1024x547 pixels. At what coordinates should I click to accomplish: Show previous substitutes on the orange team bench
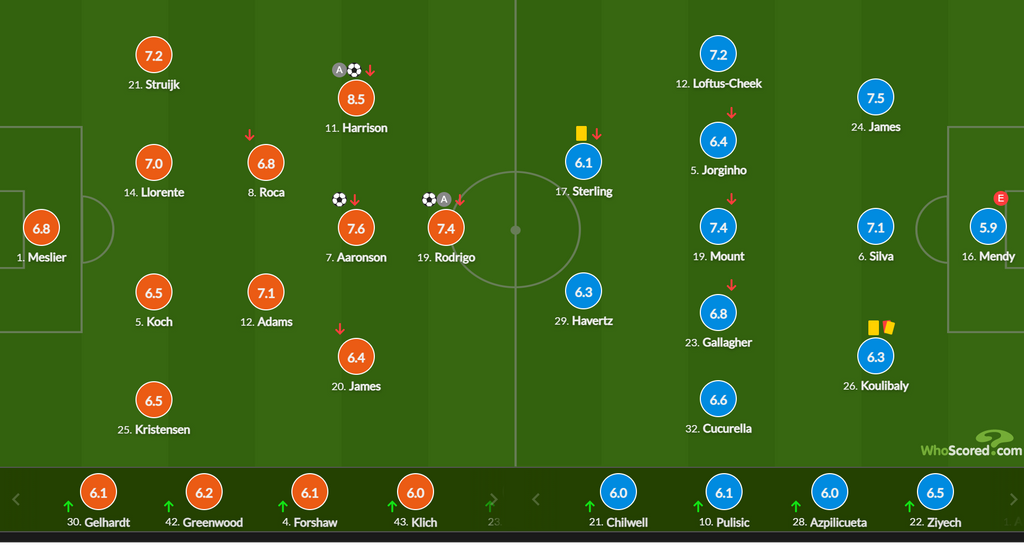(x=17, y=499)
